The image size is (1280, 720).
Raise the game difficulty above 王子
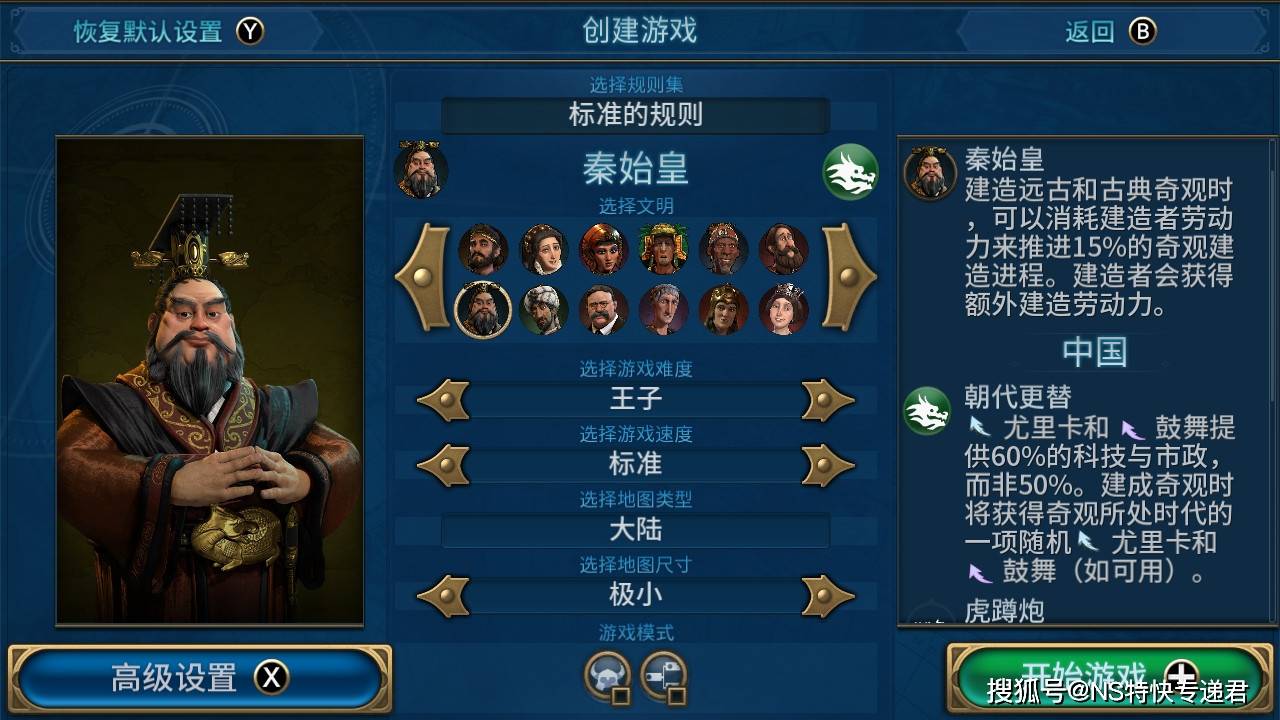[x=828, y=400]
